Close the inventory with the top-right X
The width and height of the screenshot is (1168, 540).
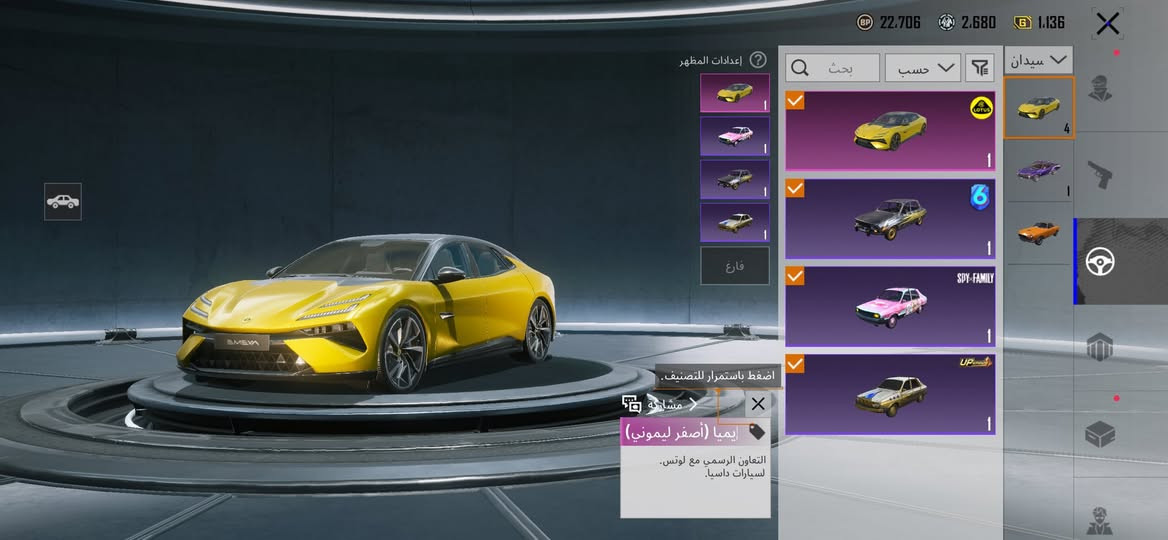coord(1107,23)
